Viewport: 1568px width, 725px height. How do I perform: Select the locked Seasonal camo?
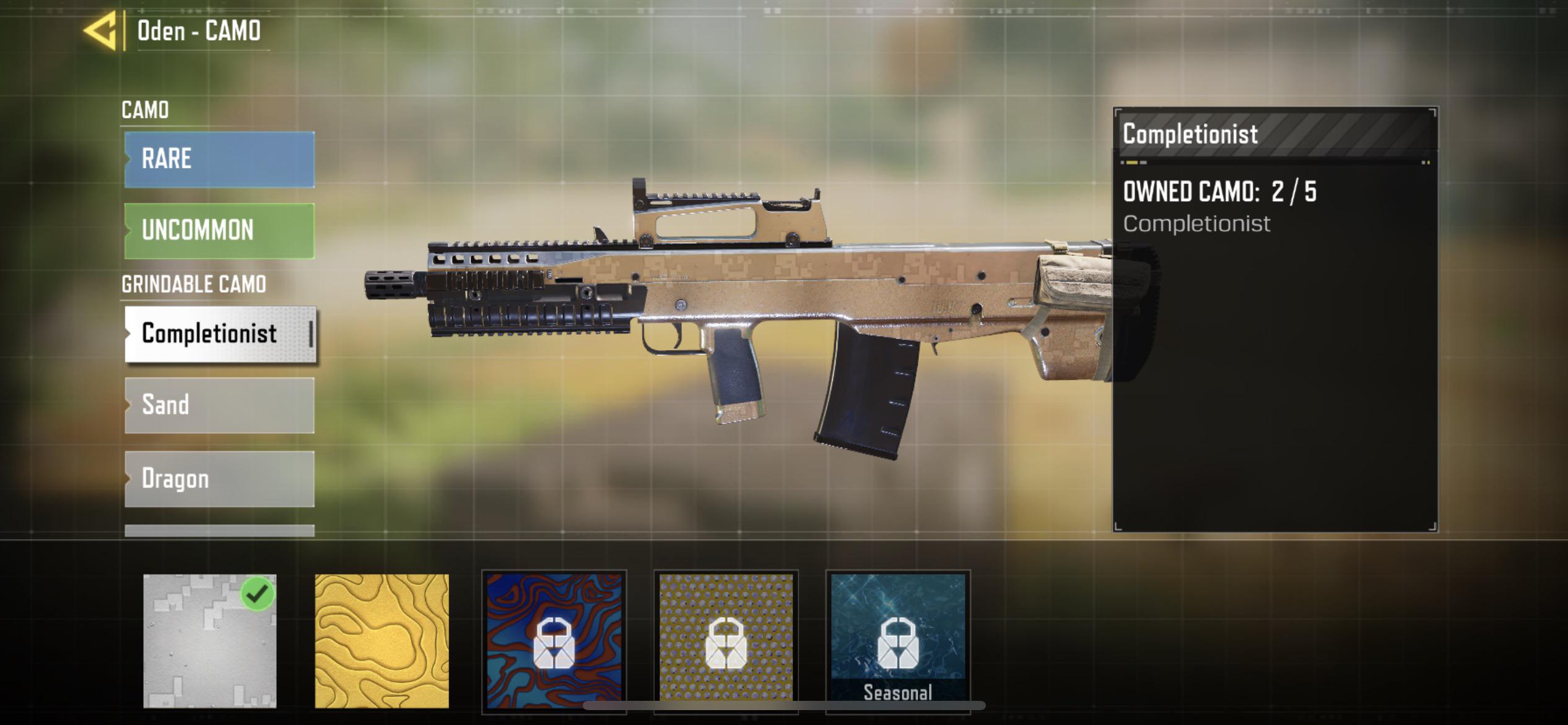pyautogui.click(x=898, y=638)
